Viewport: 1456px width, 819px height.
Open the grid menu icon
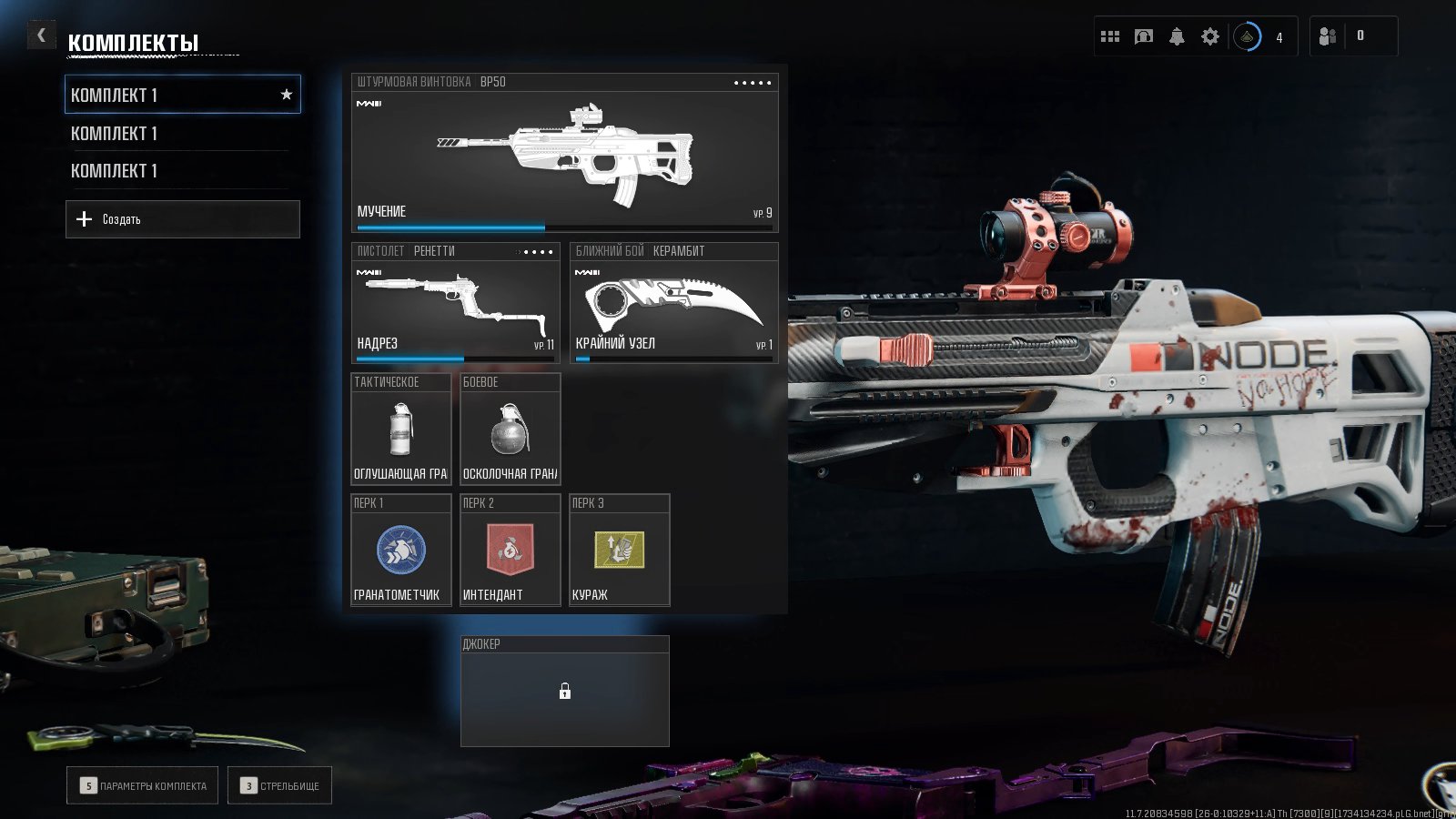[1110, 36]
